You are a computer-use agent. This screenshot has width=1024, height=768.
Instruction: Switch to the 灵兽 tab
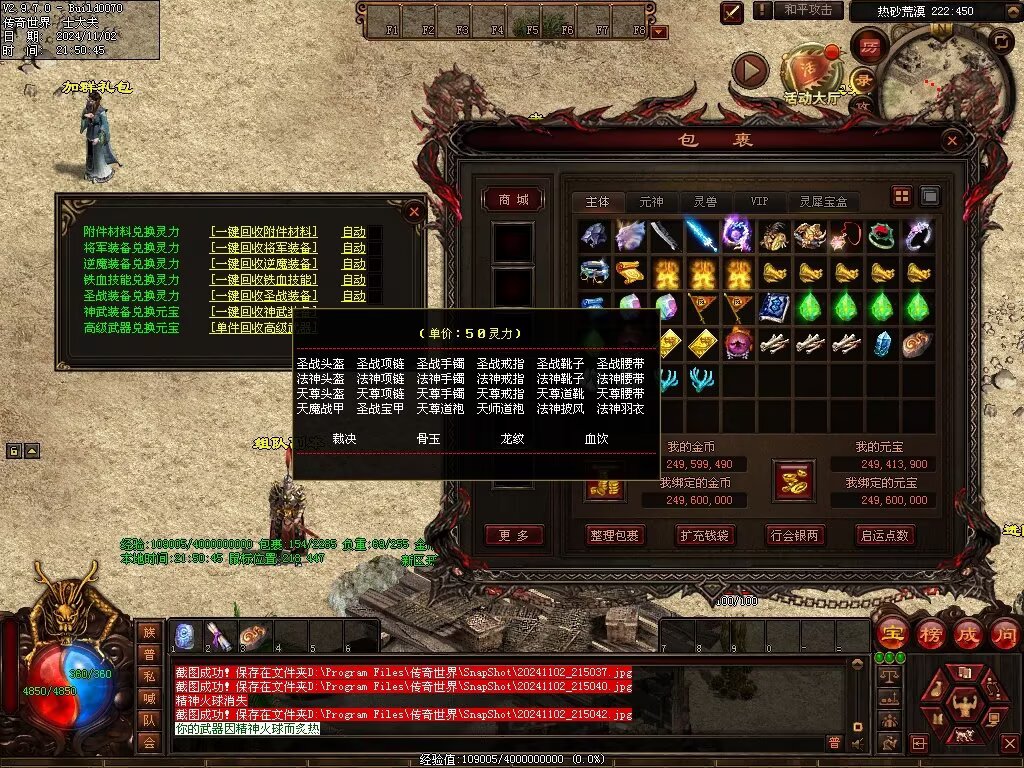pos(705,202)
